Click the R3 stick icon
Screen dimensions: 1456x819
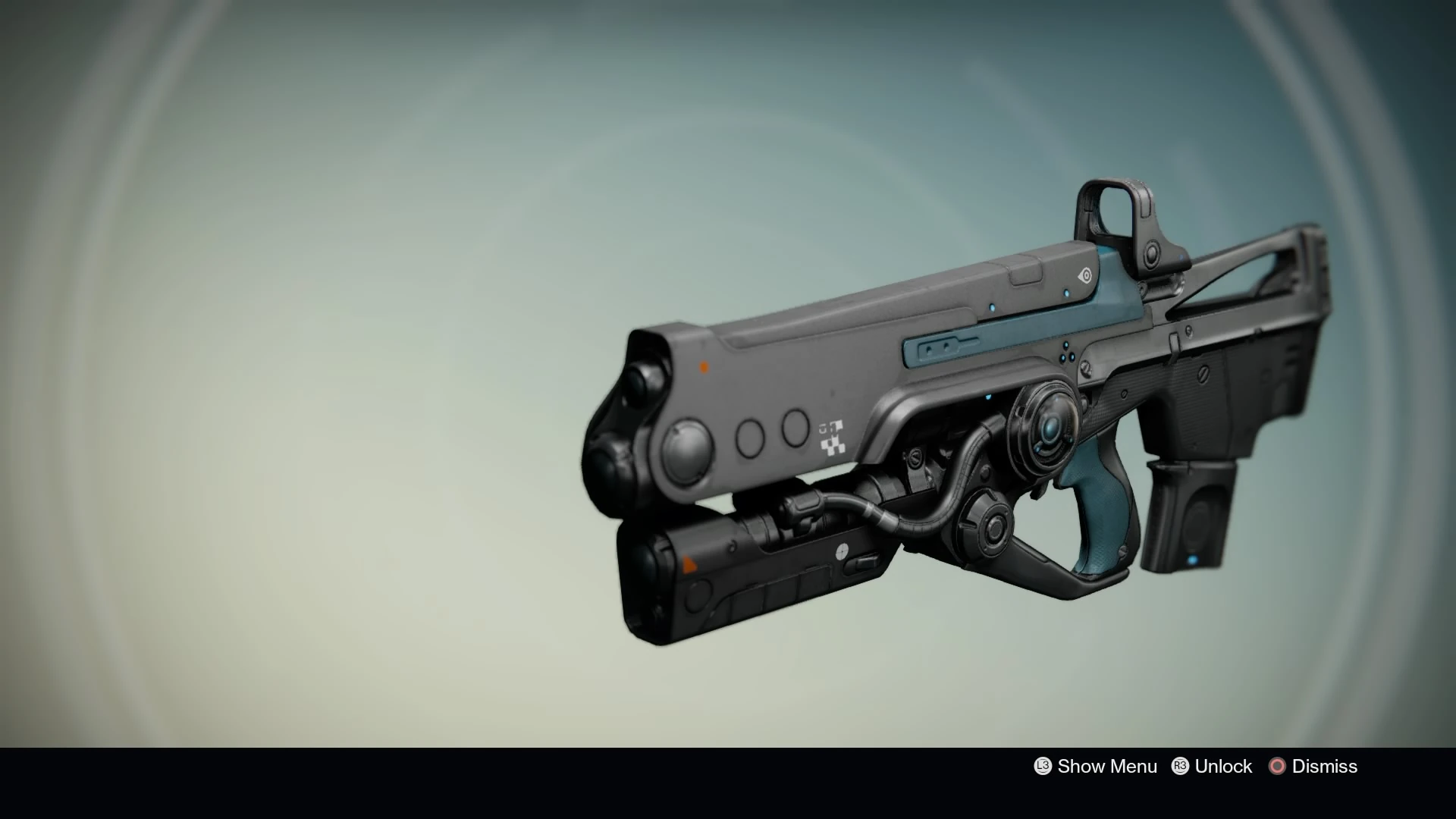1181,766
